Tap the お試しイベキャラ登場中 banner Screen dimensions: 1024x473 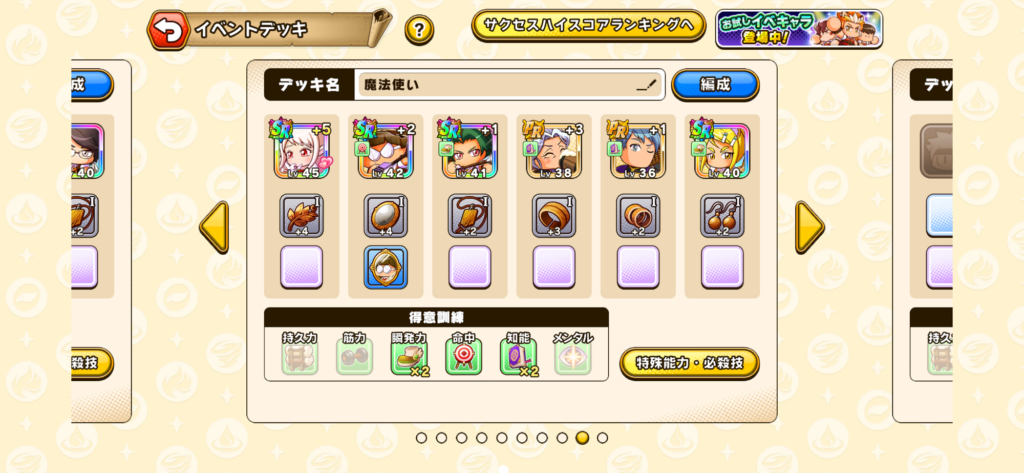pos(798,29)
